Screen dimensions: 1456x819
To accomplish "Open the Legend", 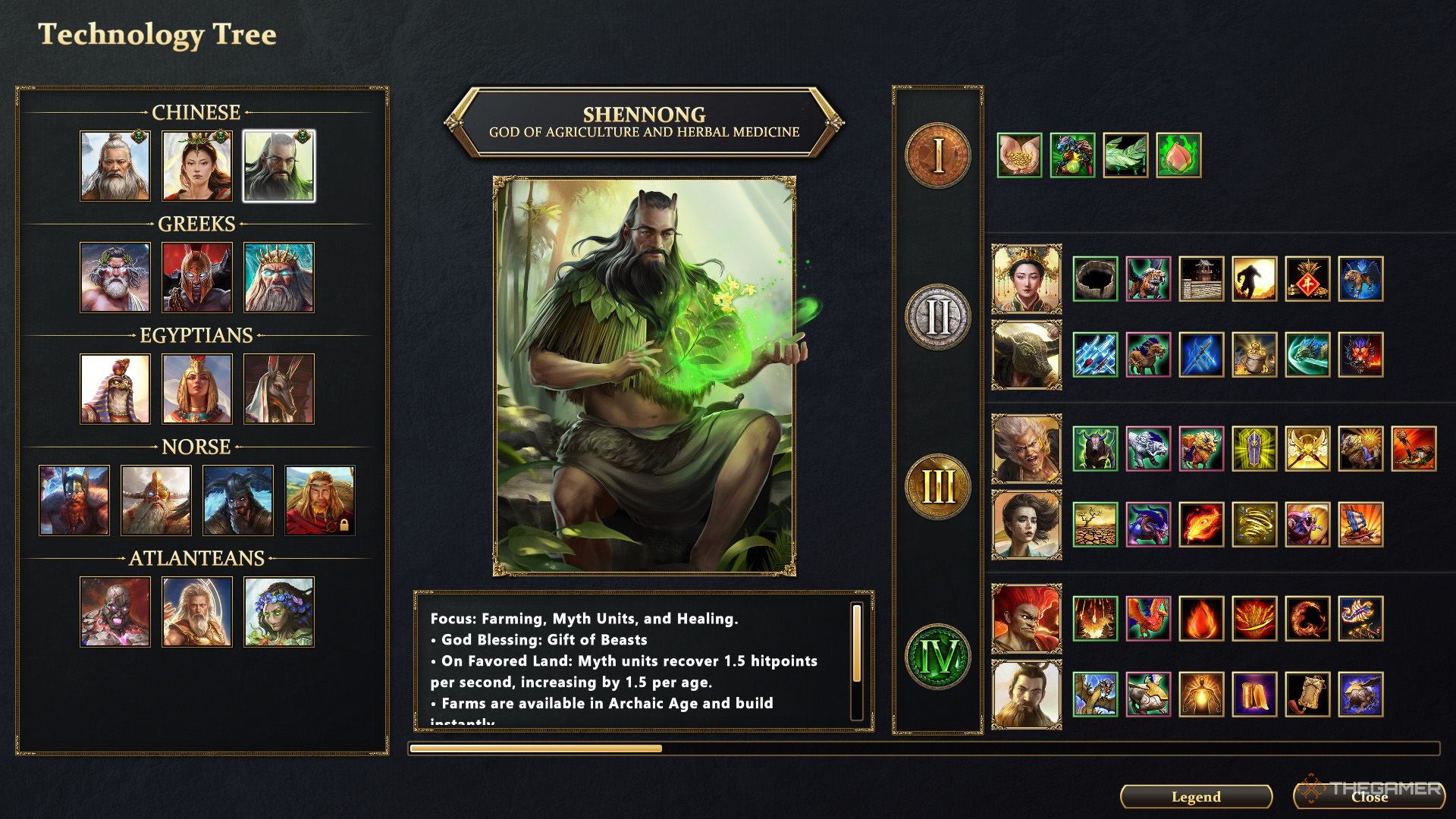I will tap(1197, 797).
